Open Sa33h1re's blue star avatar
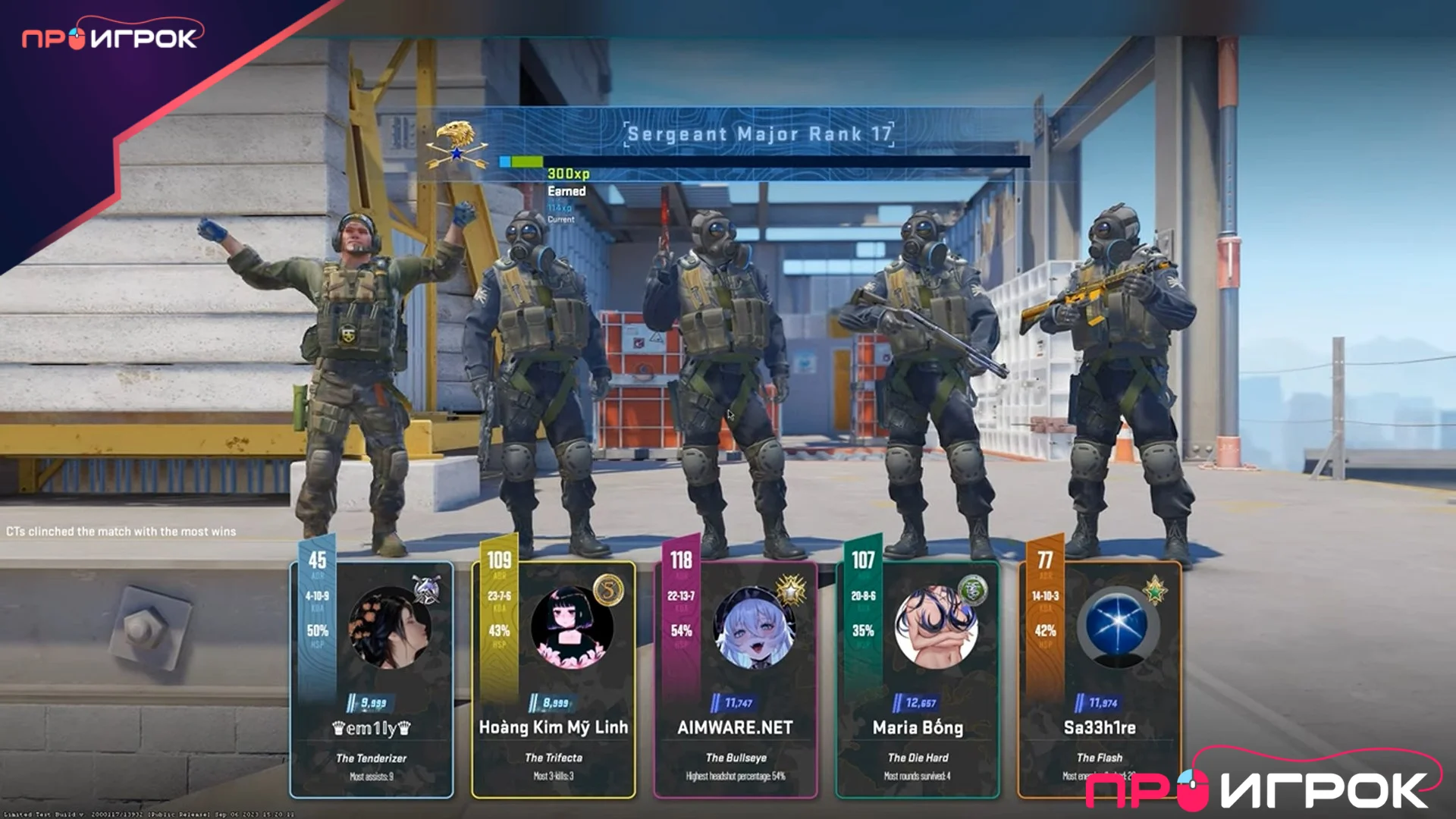The image size is (1456, 819). click(x=1118, y=626)
